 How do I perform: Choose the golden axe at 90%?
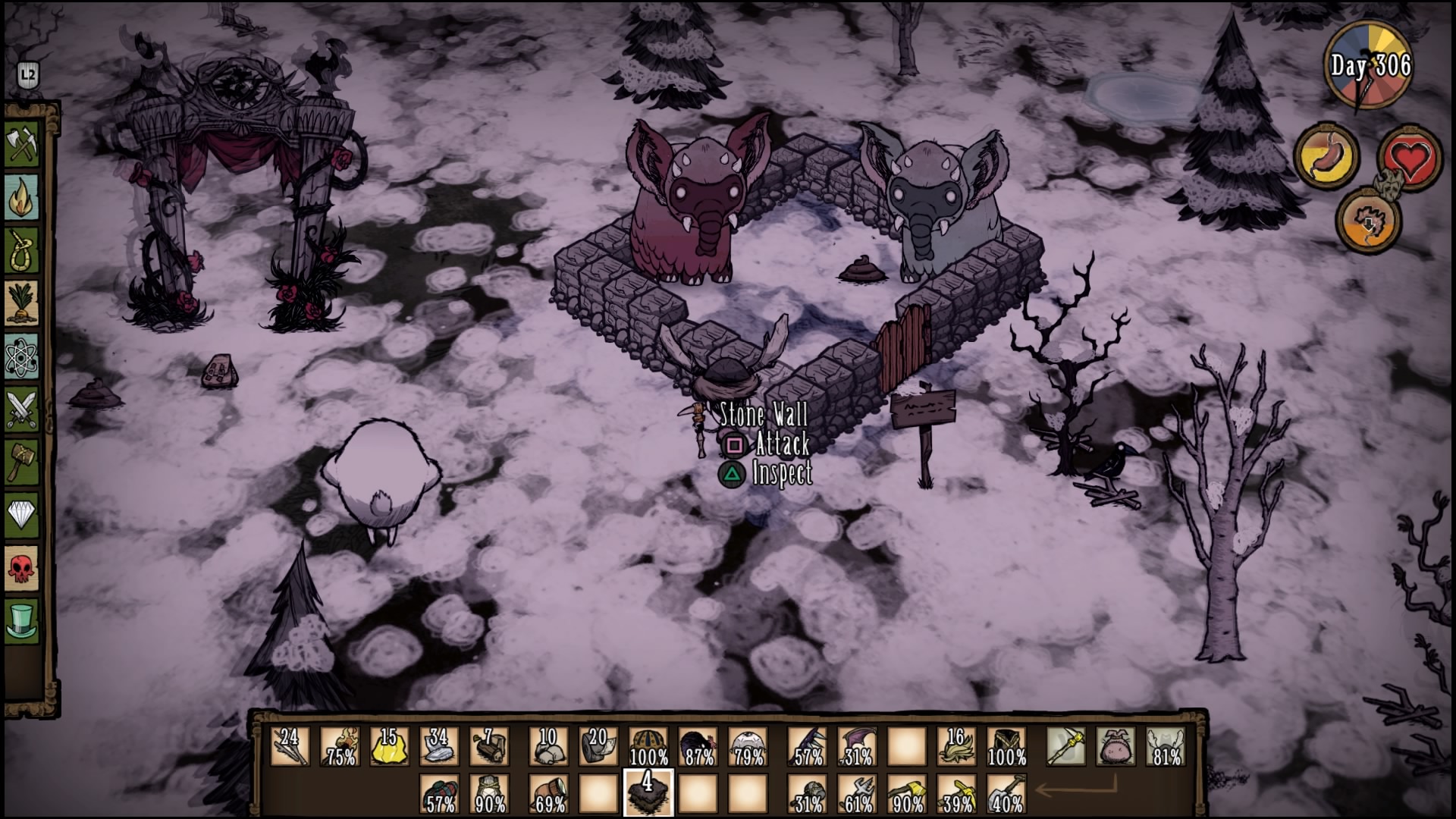tap(907, 793)
